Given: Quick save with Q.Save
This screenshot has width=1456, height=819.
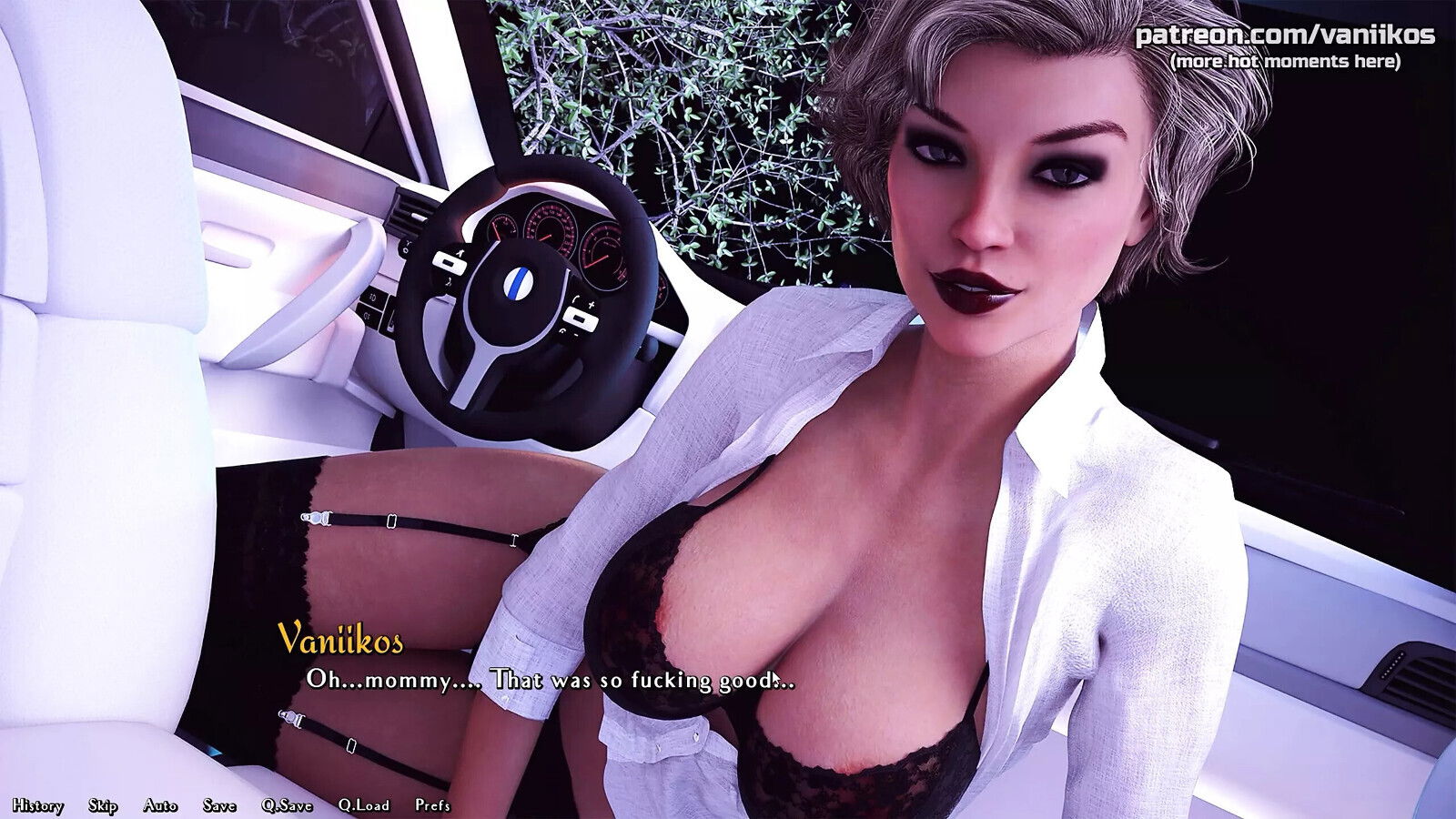Looking at the screenshot, I should 287,805.
